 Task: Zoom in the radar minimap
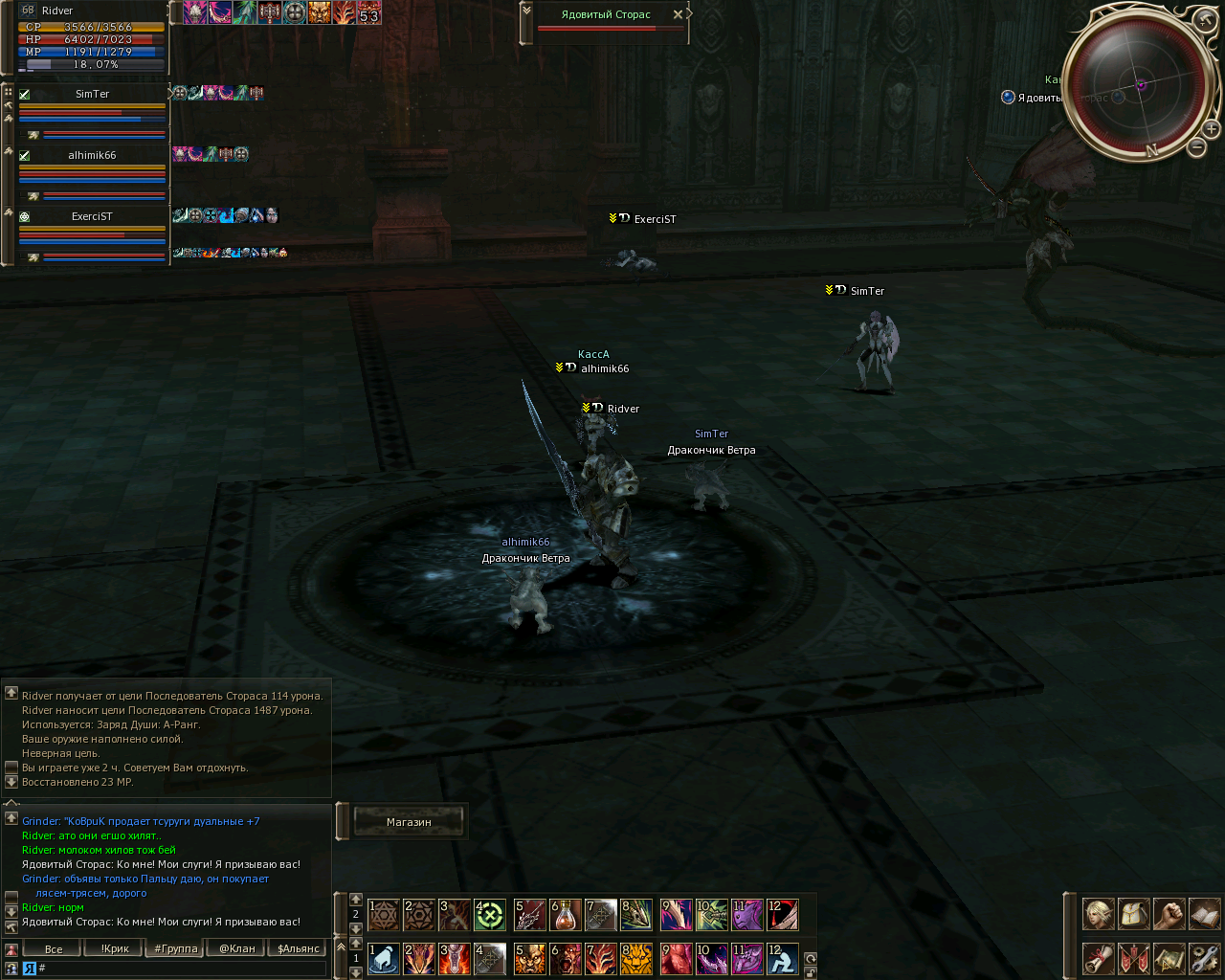tap(1211, 128)
